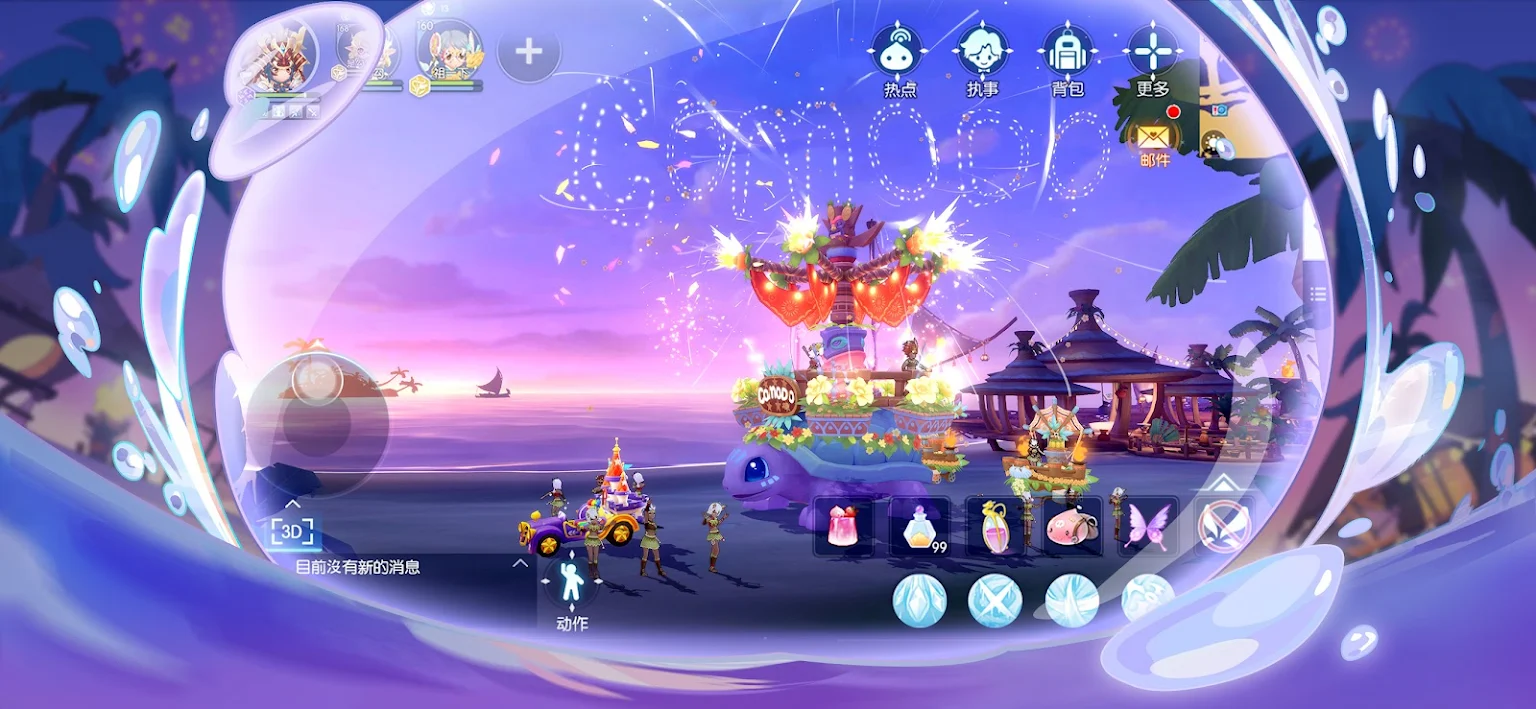Viewport: 1536px width, 709px height.
Task: Expand the 更多 more options menu
Action: click(x=1153, y=51)
